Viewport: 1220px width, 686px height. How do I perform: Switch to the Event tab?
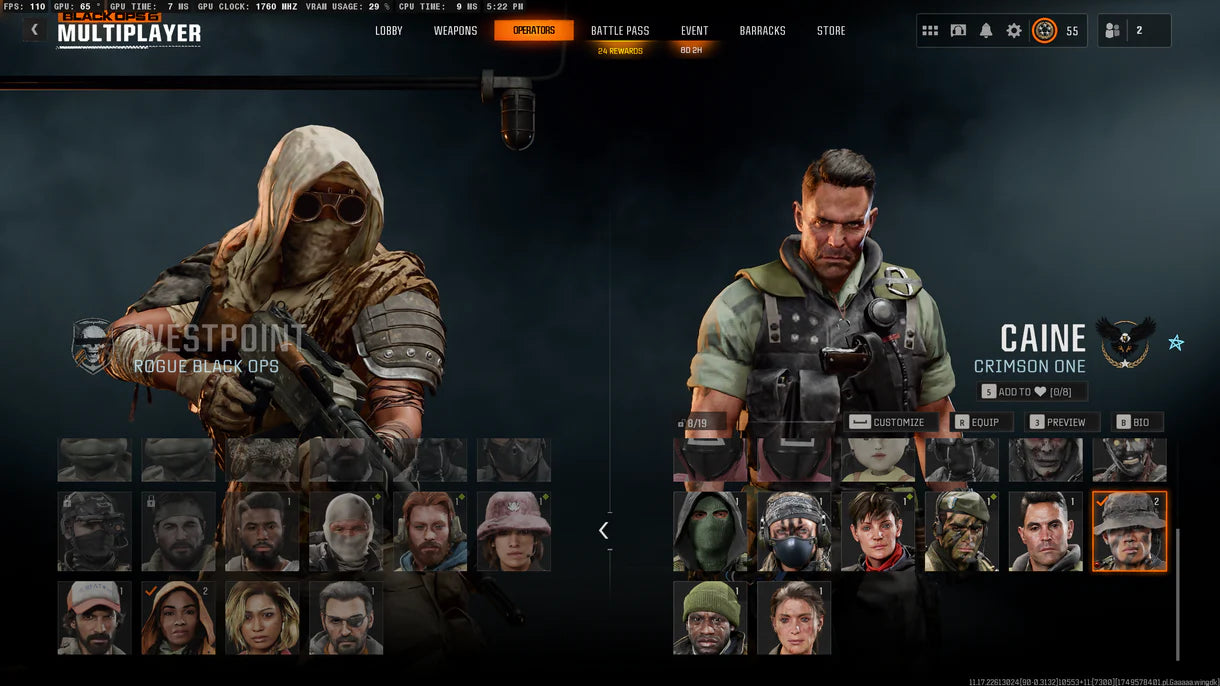[694, 31]
